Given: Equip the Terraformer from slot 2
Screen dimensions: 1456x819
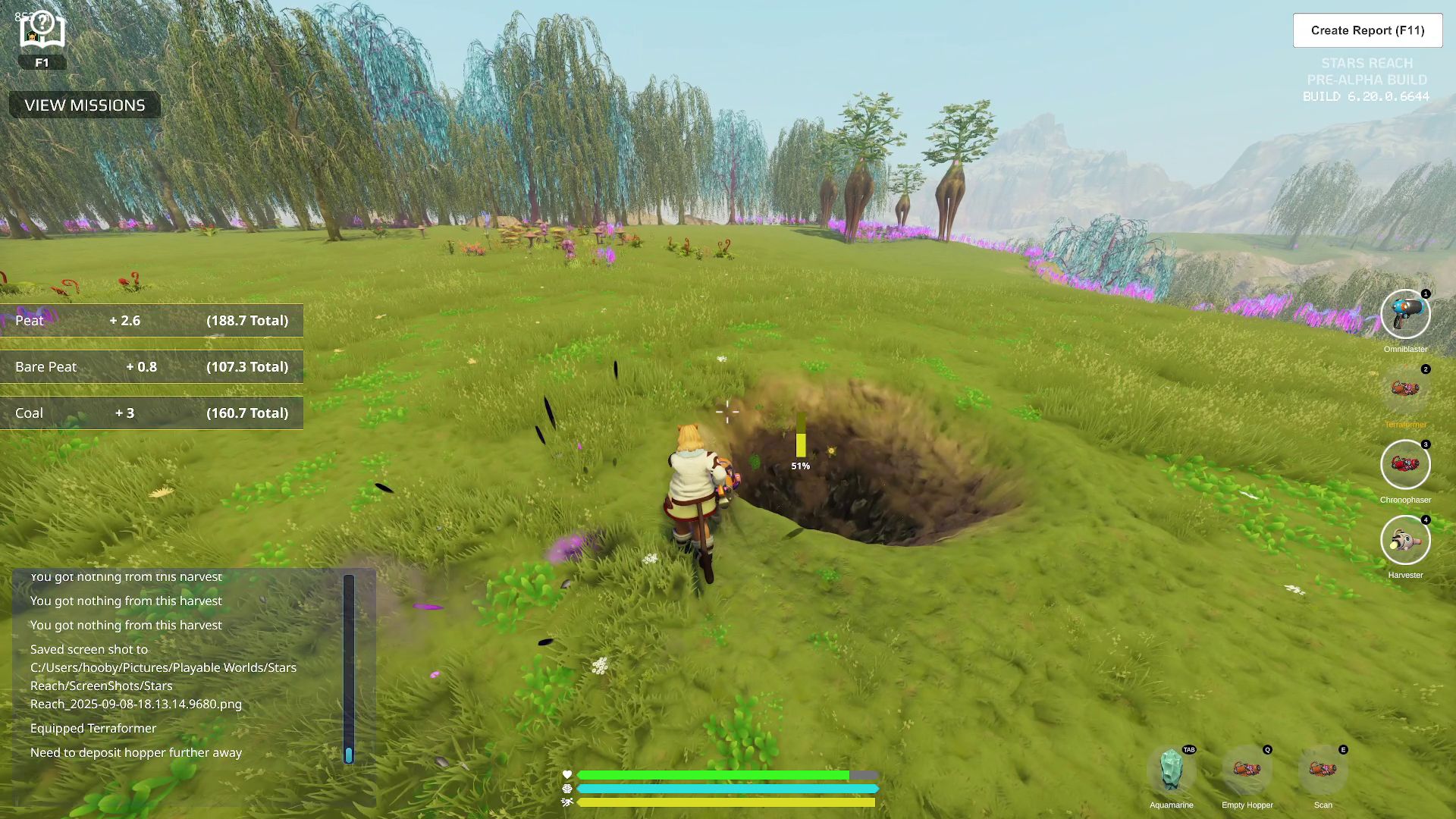Looking at the screenshot, I should coord(1405,389).
